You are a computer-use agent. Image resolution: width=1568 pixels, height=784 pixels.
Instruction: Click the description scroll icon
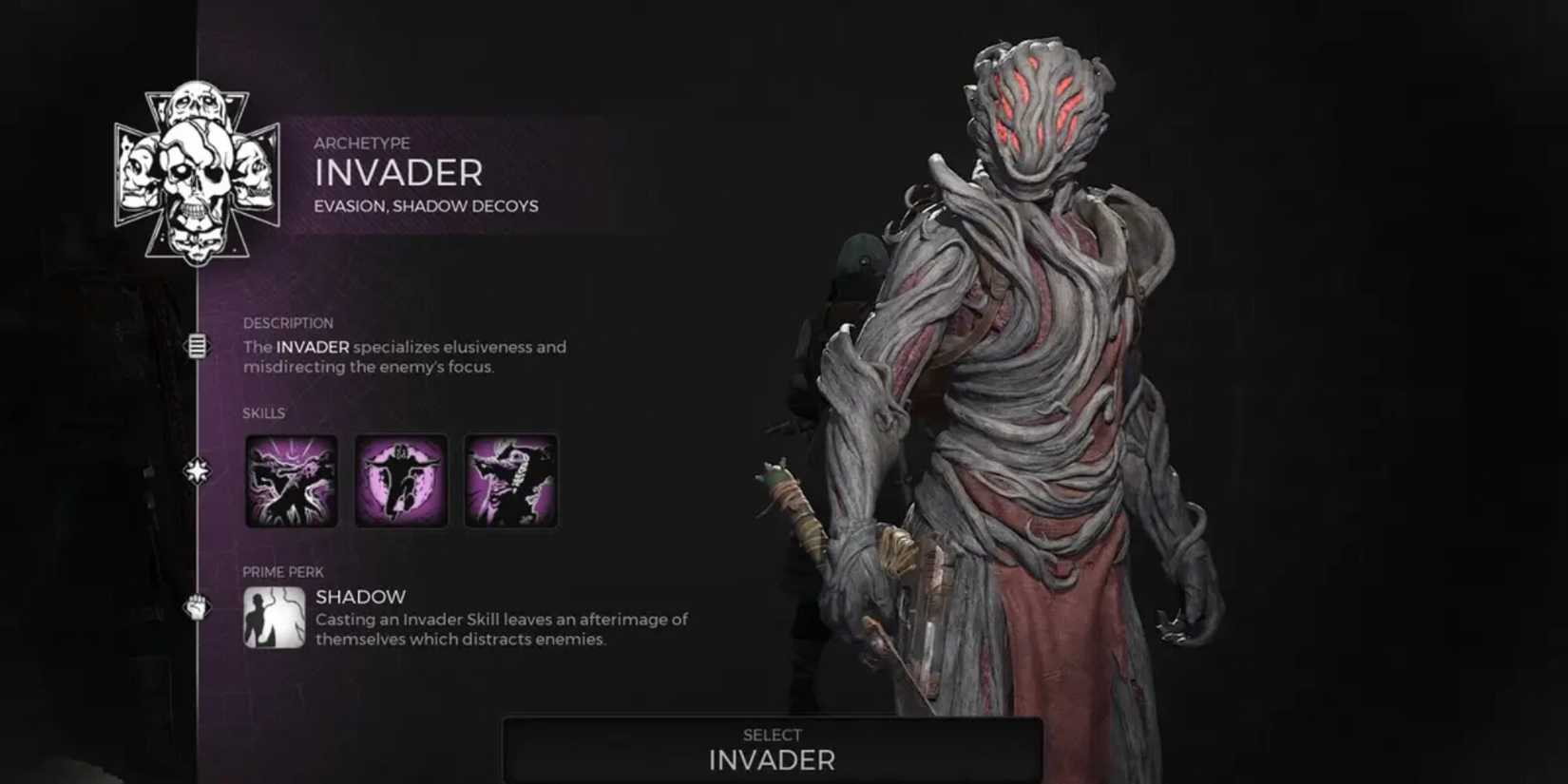(198, 347)
